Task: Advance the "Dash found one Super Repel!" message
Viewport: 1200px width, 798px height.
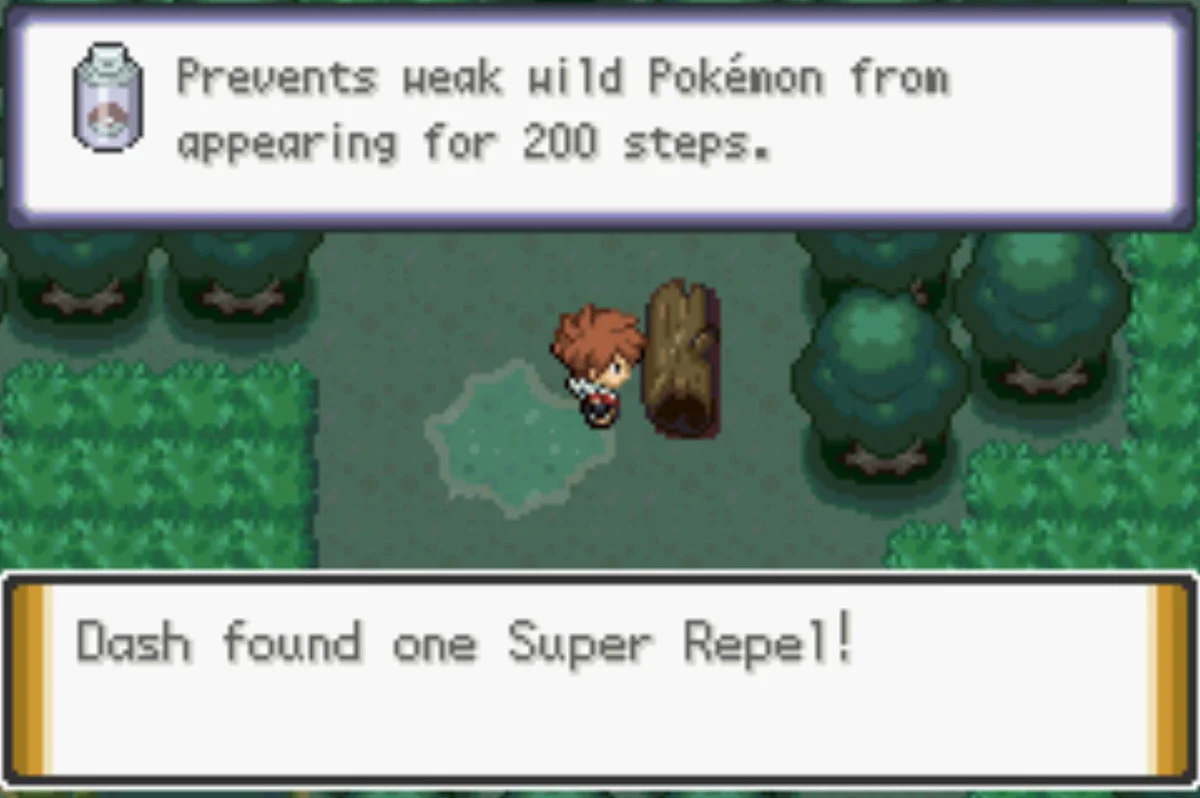Action: coord(600,677)
